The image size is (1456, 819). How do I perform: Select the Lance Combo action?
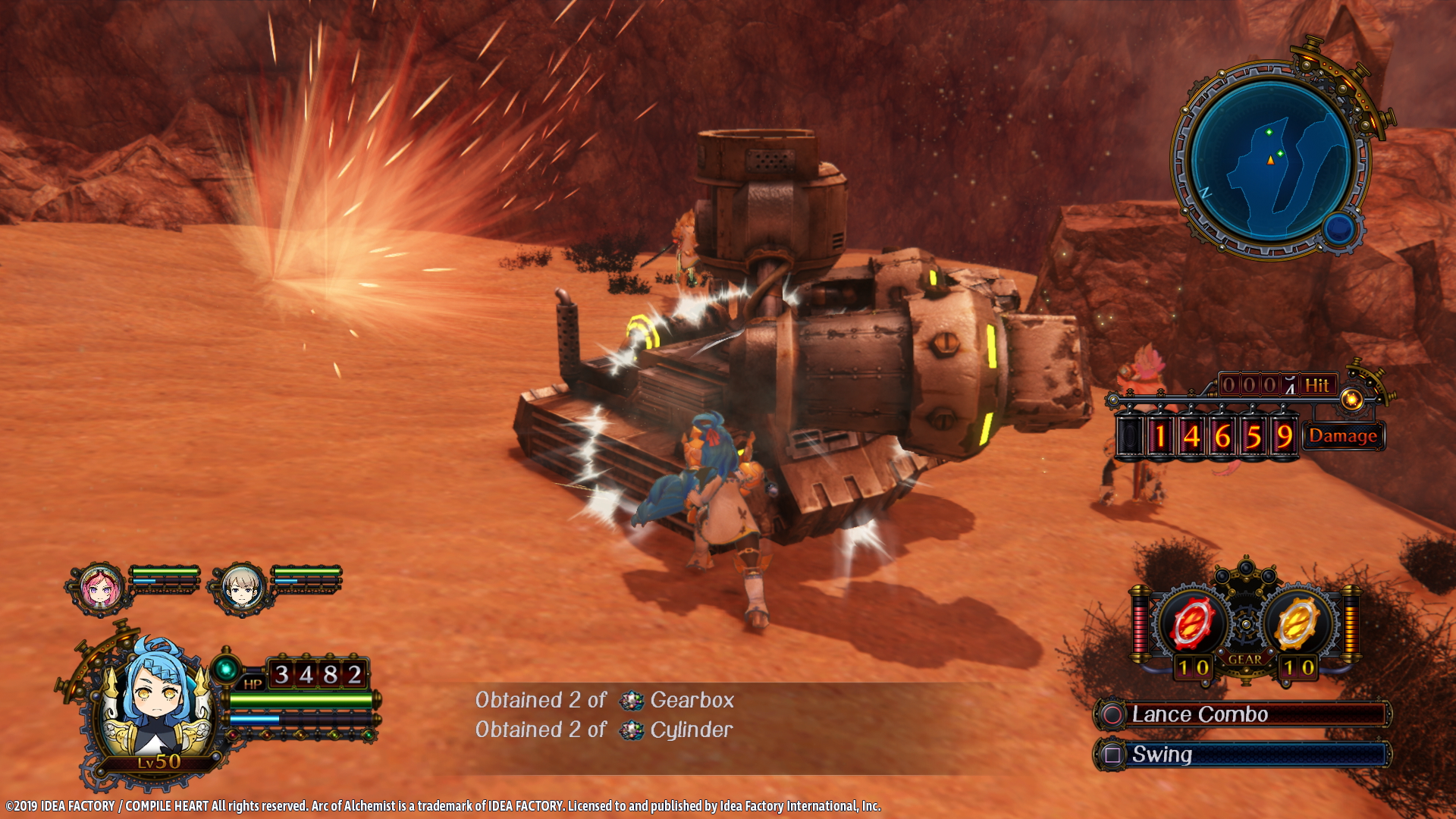click(1242, 714)
